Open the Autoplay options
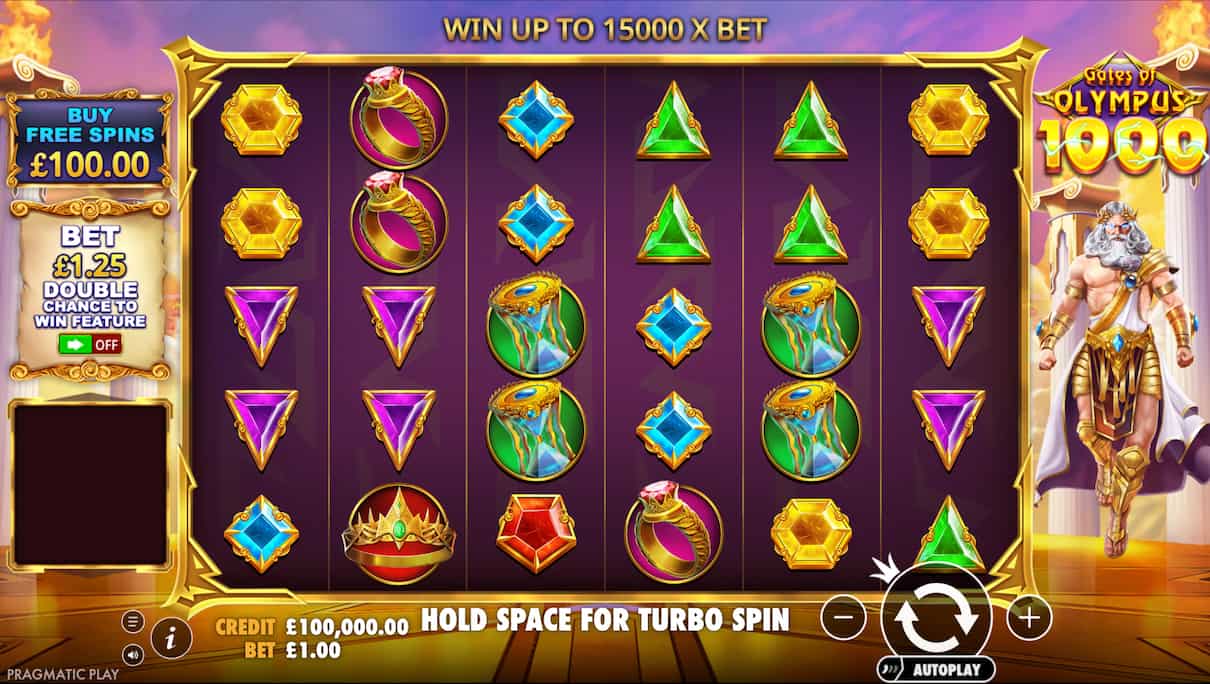The width and height of the screenshot is (1210, 684). click(936, 668)
